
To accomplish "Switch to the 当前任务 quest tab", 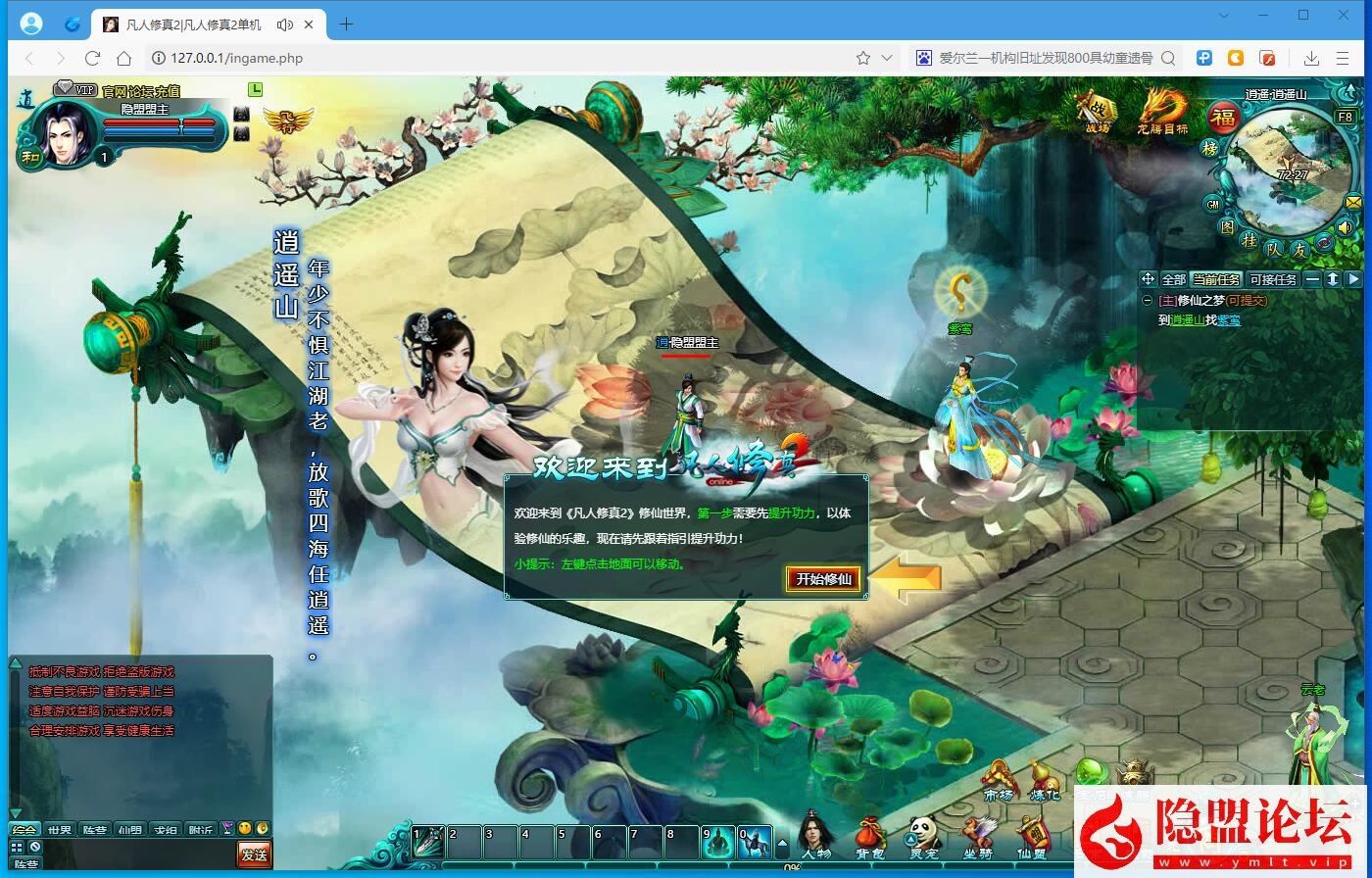I will (1216, 279).
